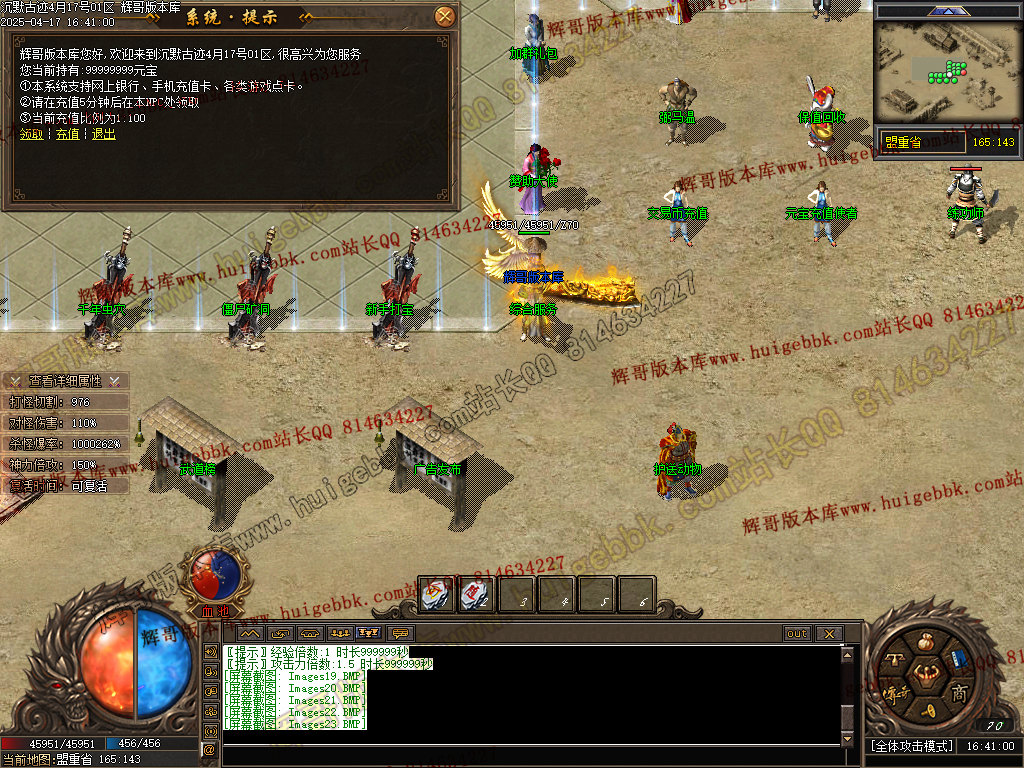
Task: Use the item in hotbar slot 1
Action: 437,594
